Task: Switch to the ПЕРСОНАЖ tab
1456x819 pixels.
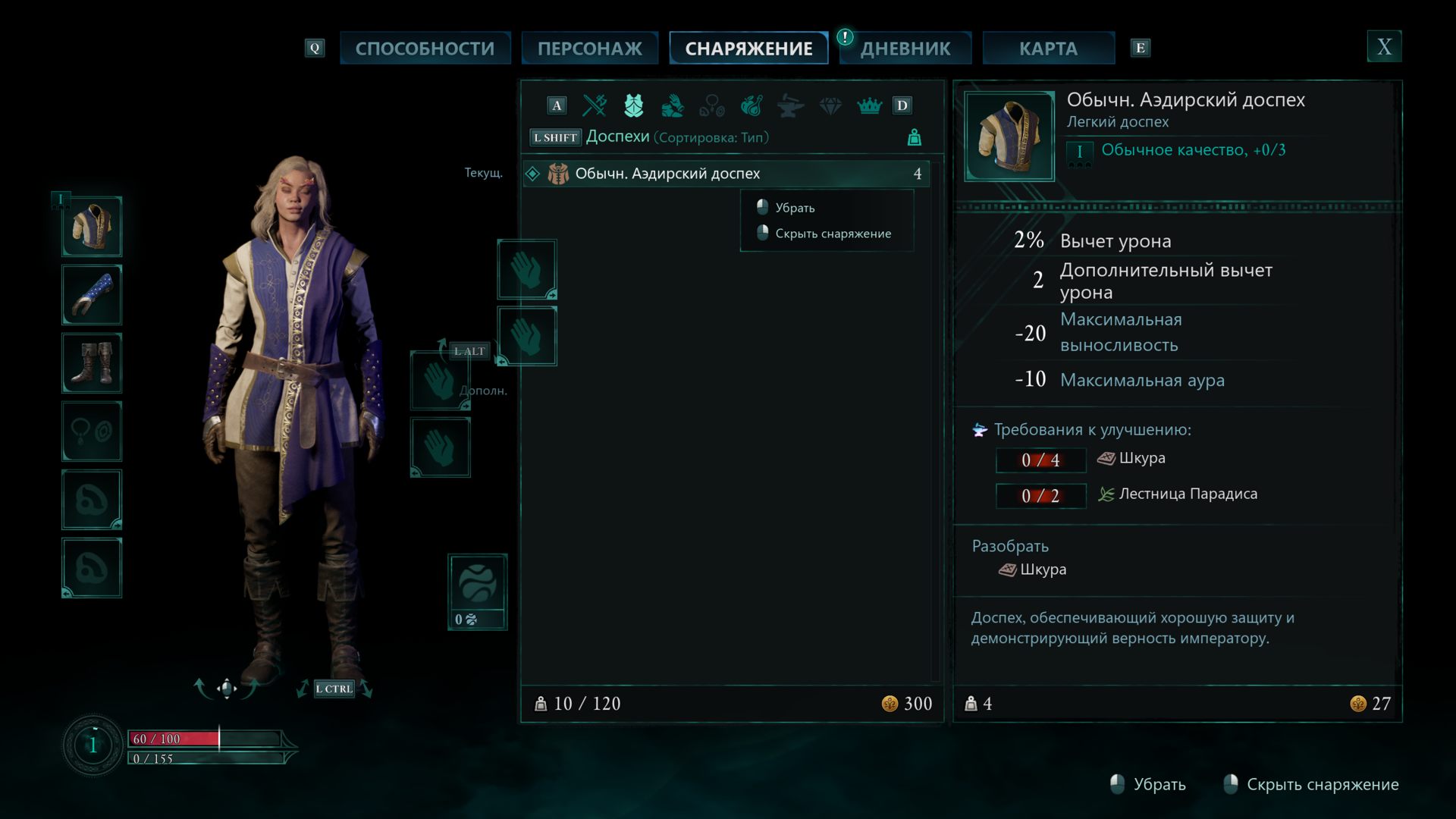Action: pos(589,47)
